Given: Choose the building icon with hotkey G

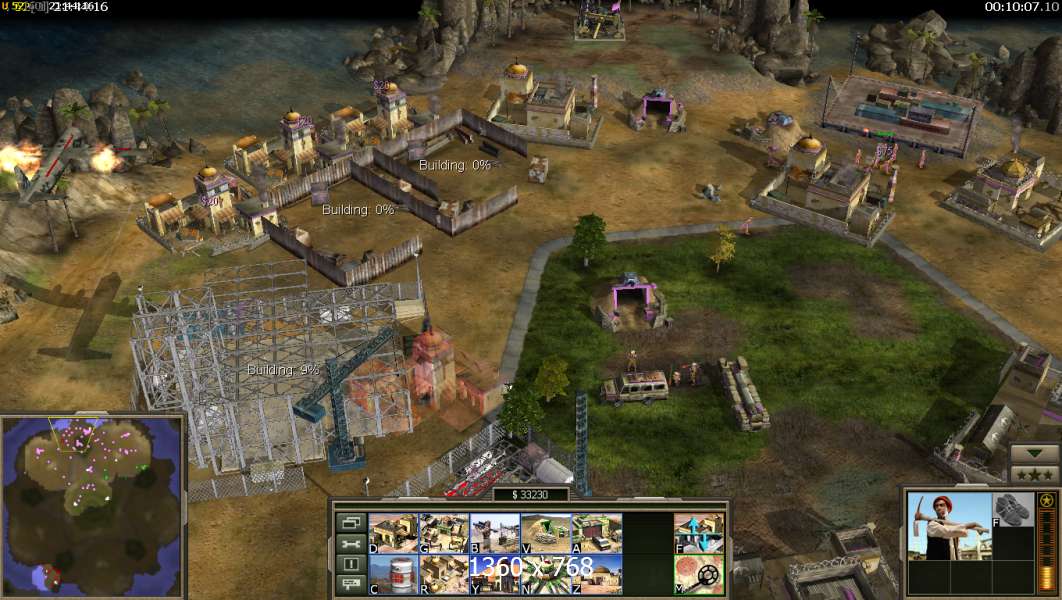Looking at the screenshot, I should pos(444,533).
